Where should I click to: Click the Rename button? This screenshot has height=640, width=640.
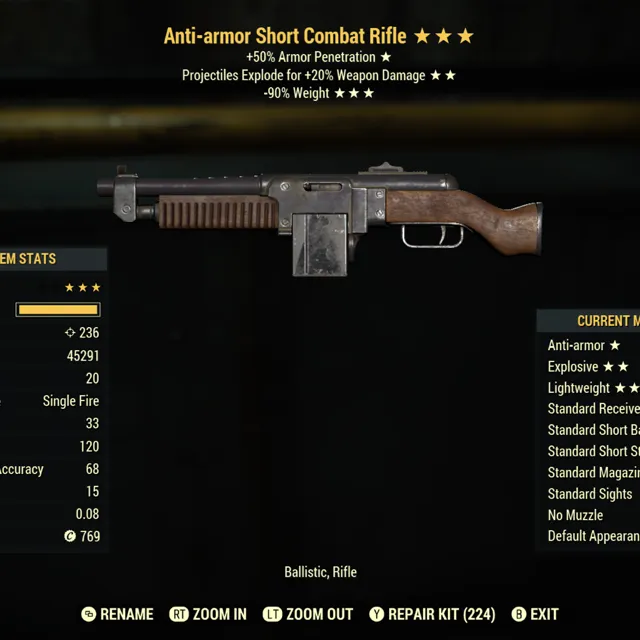(x=118, y=614)
